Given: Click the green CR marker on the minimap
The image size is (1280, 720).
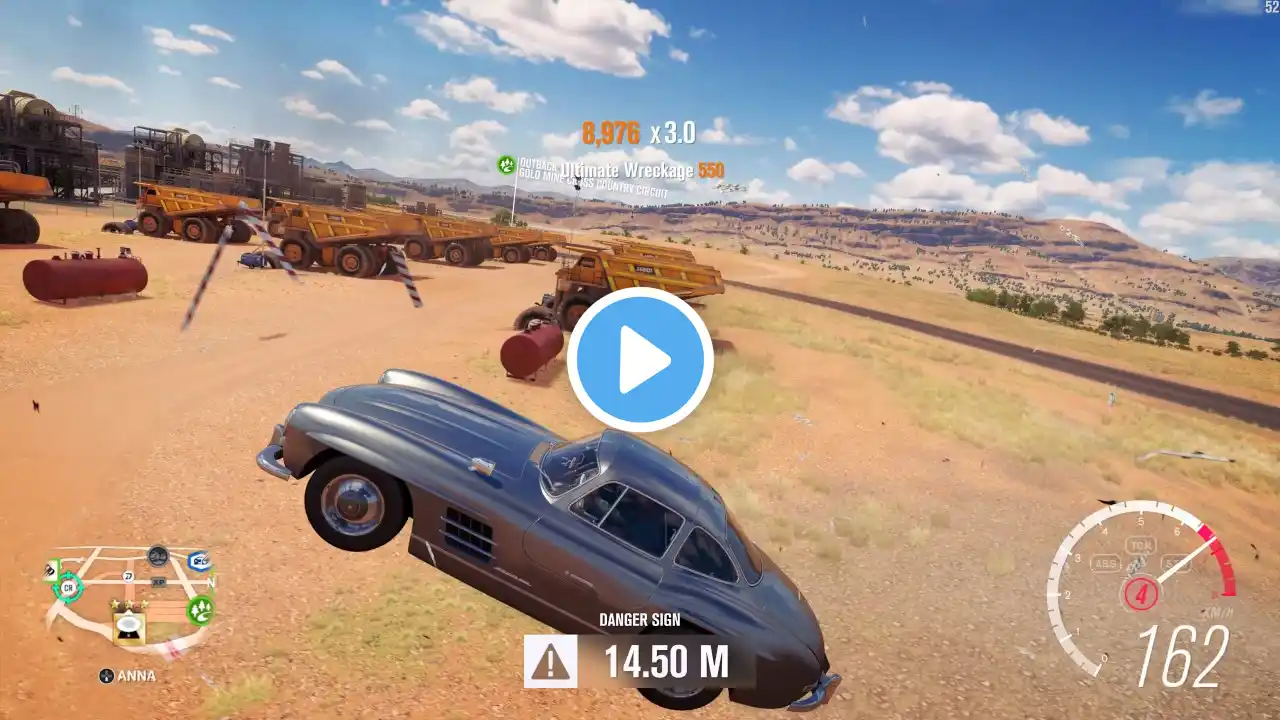Looking at the screenshot, I should pyautogui.click(x=68, y=587).
